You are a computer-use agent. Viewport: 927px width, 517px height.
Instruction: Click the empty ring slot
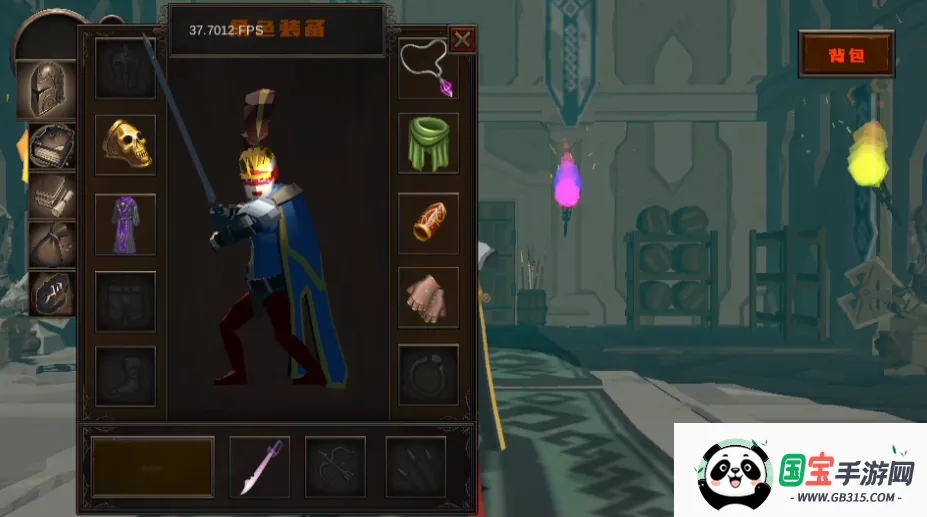(429, 374)
